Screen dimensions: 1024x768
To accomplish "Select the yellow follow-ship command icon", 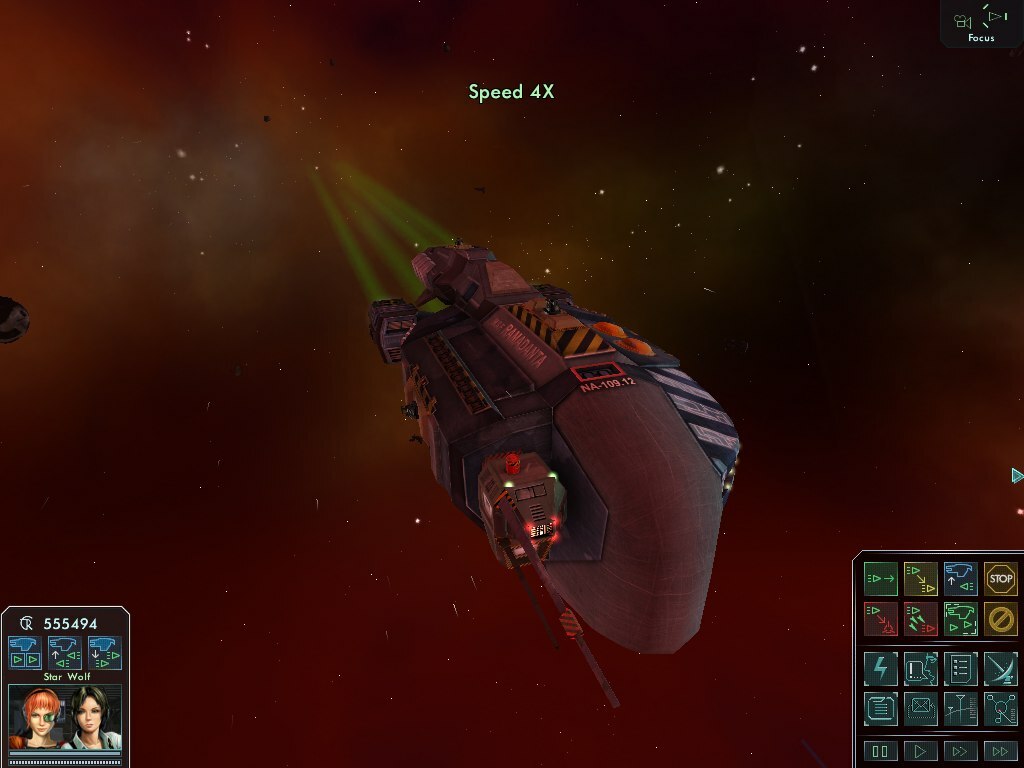I will (920, 578).
